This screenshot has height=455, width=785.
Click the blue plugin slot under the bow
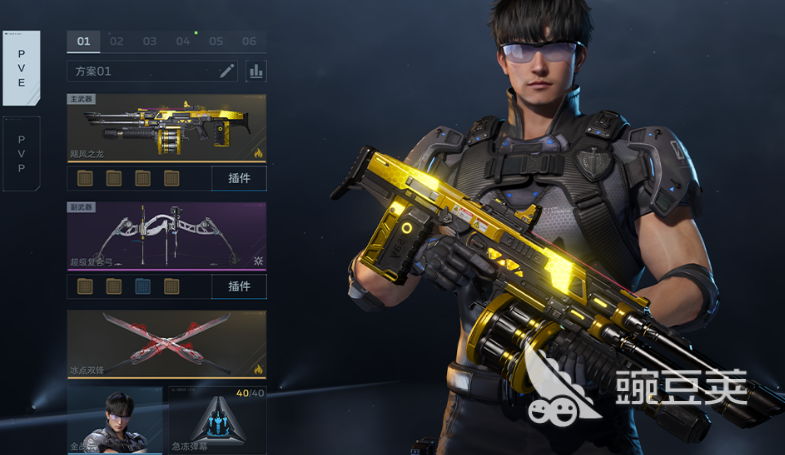coord(143,287)
